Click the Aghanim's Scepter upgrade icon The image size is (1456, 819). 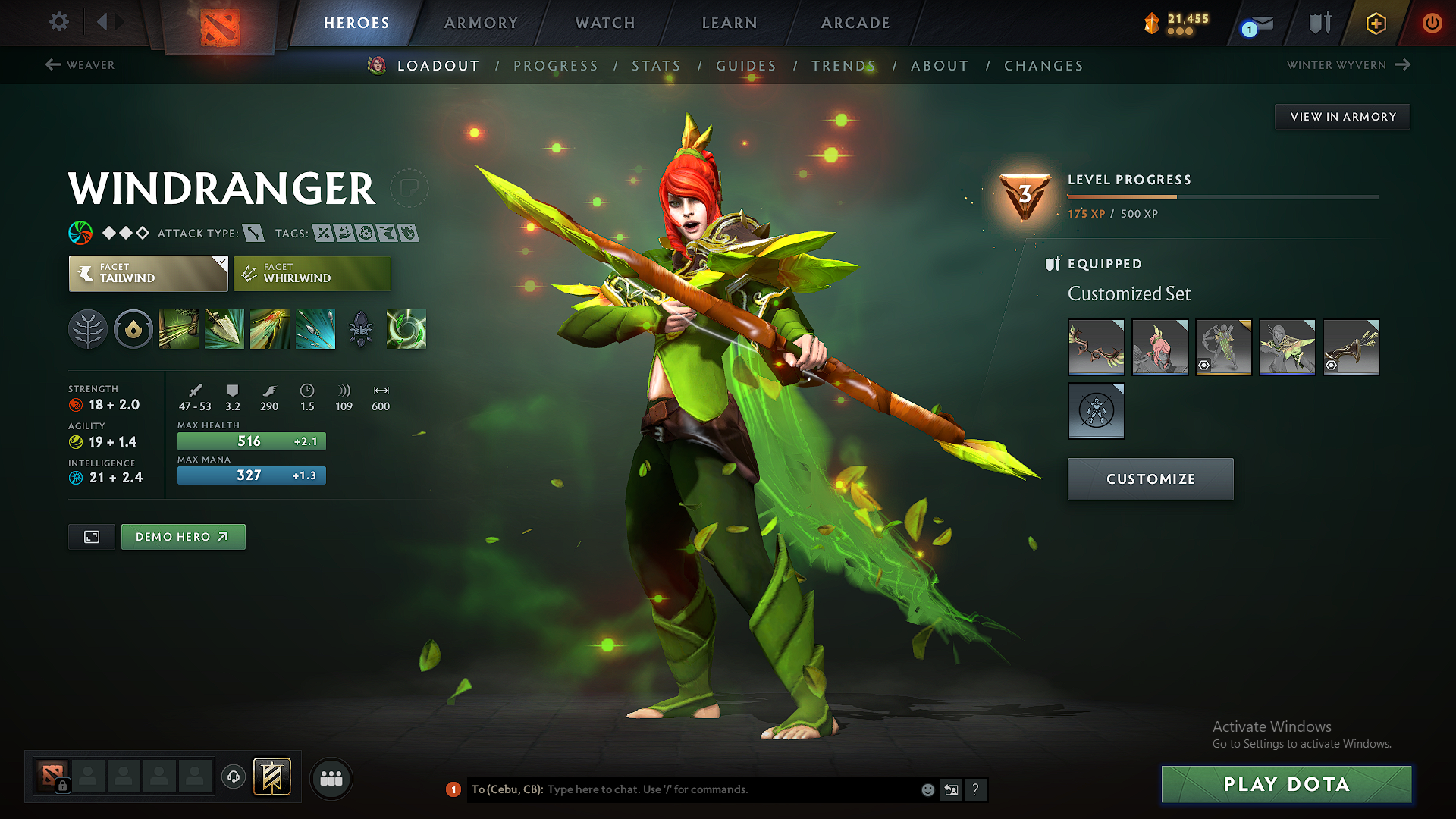[x=361, y=329]
